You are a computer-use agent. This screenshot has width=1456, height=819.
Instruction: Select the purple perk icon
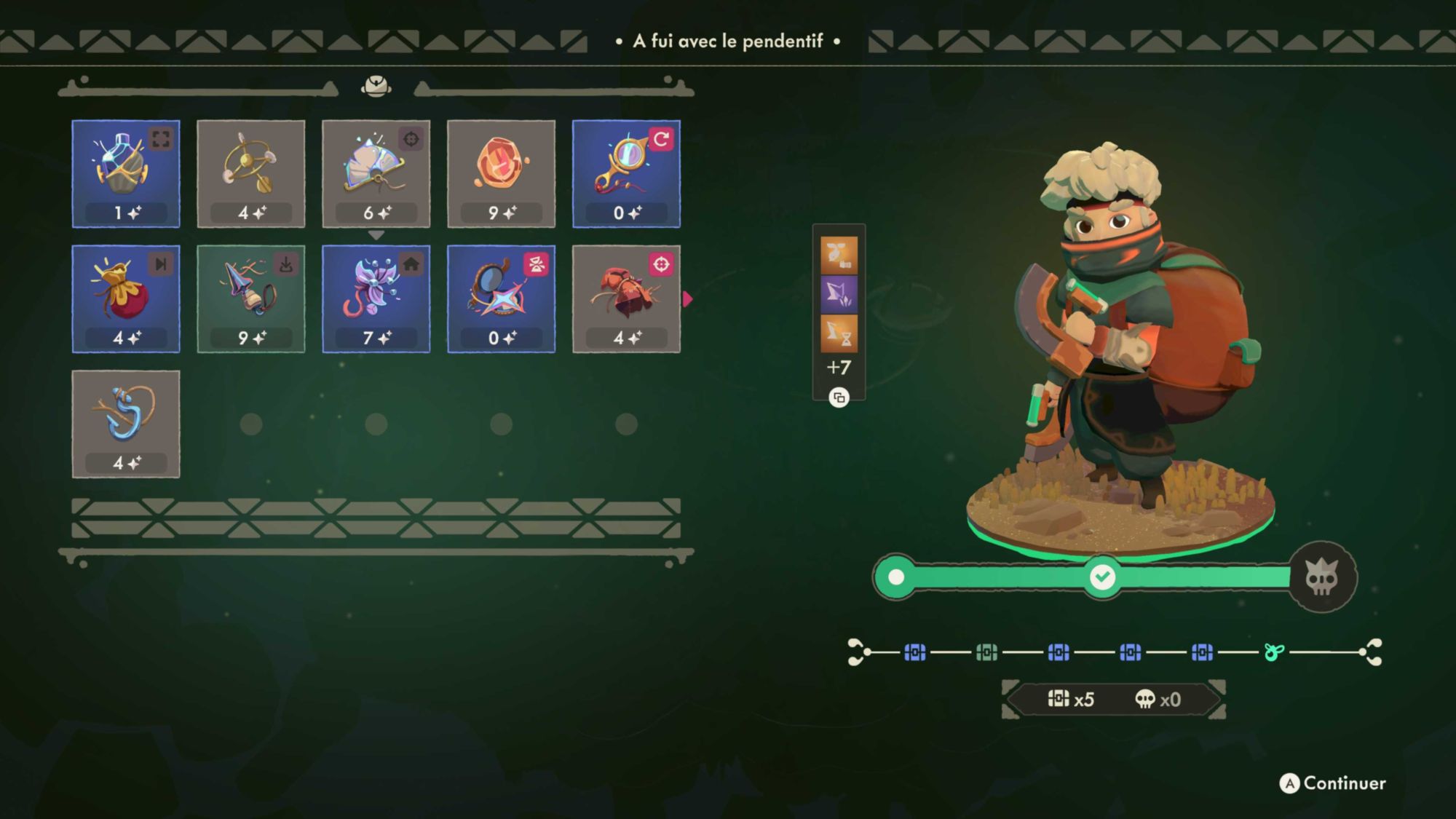click(x=839, y=294)
